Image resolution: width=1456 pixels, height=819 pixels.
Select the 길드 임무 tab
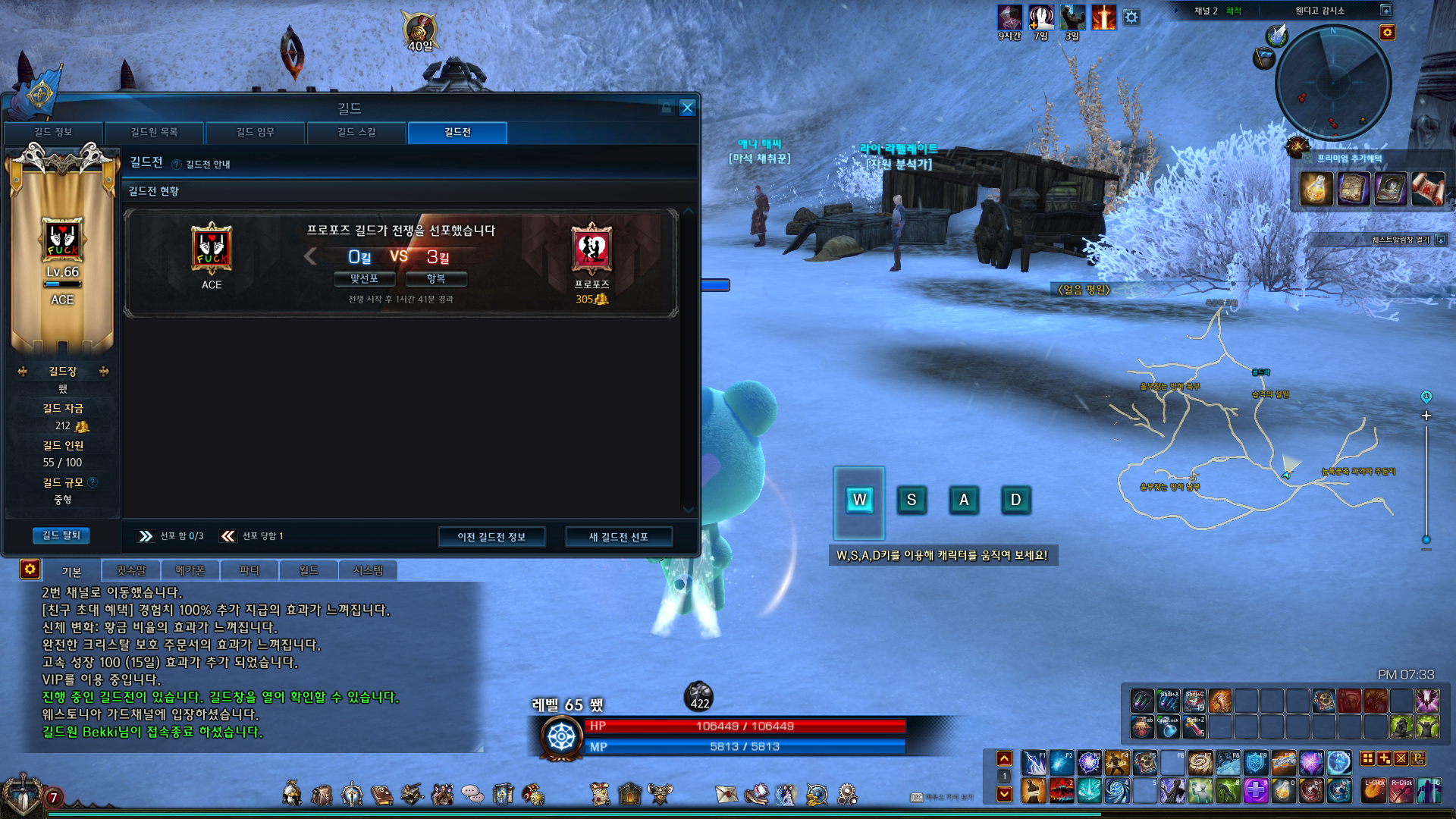tap(255, 132)
